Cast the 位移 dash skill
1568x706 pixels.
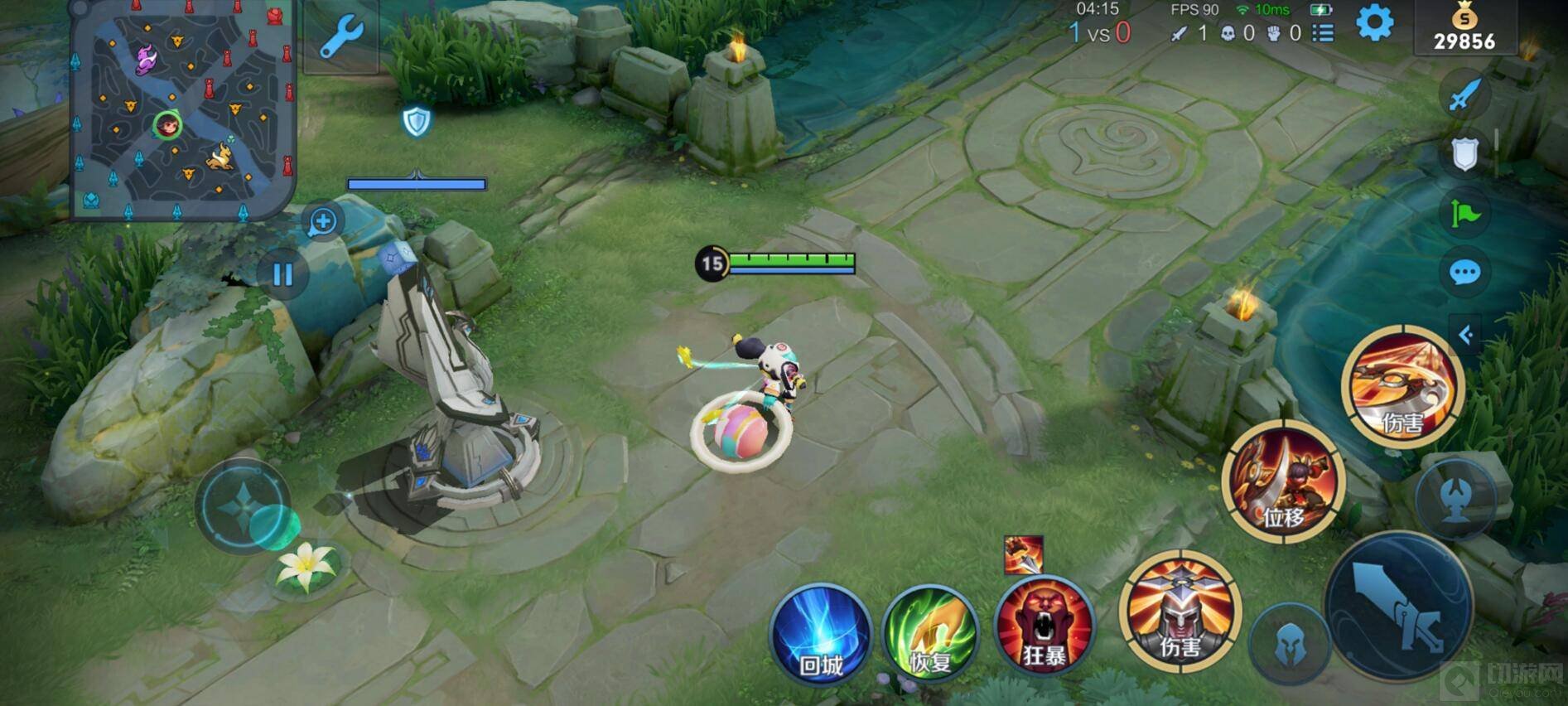(1283, 481)
